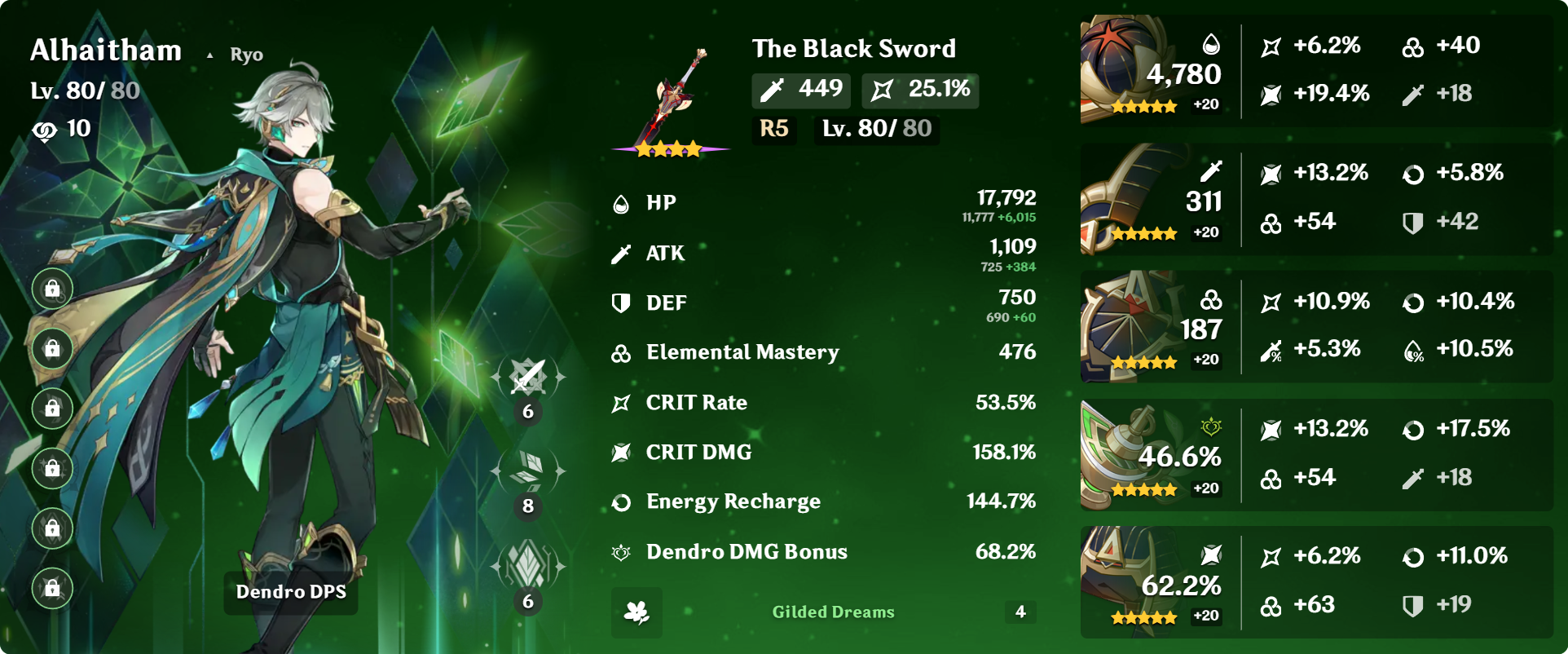Click the Gilded Dreams set flower icon
The height and width of the screenshot is (654, 1568).
pyautogui.click(x=636, y=612)
